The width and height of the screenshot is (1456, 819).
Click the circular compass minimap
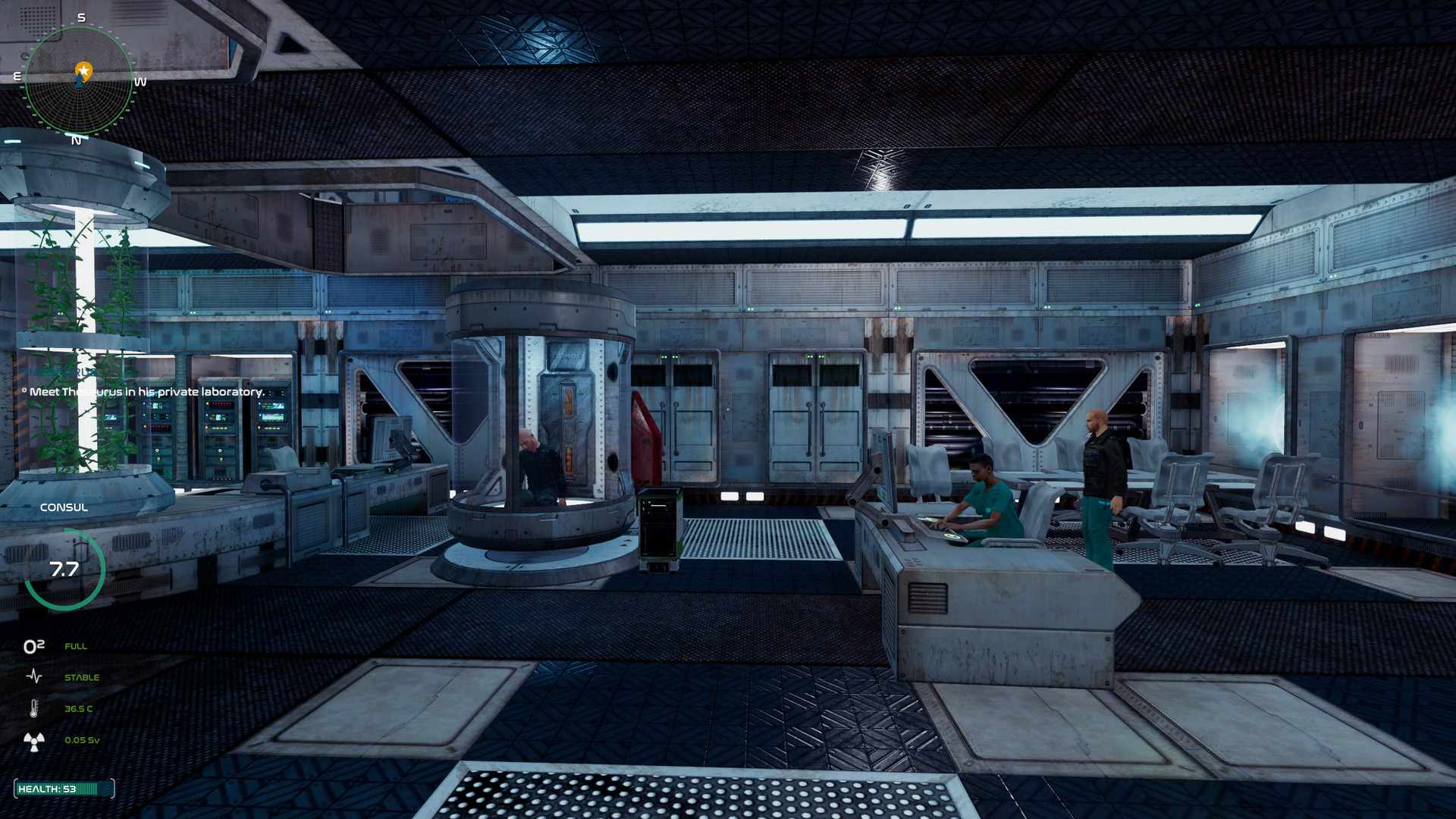click(x=79, y=80)
